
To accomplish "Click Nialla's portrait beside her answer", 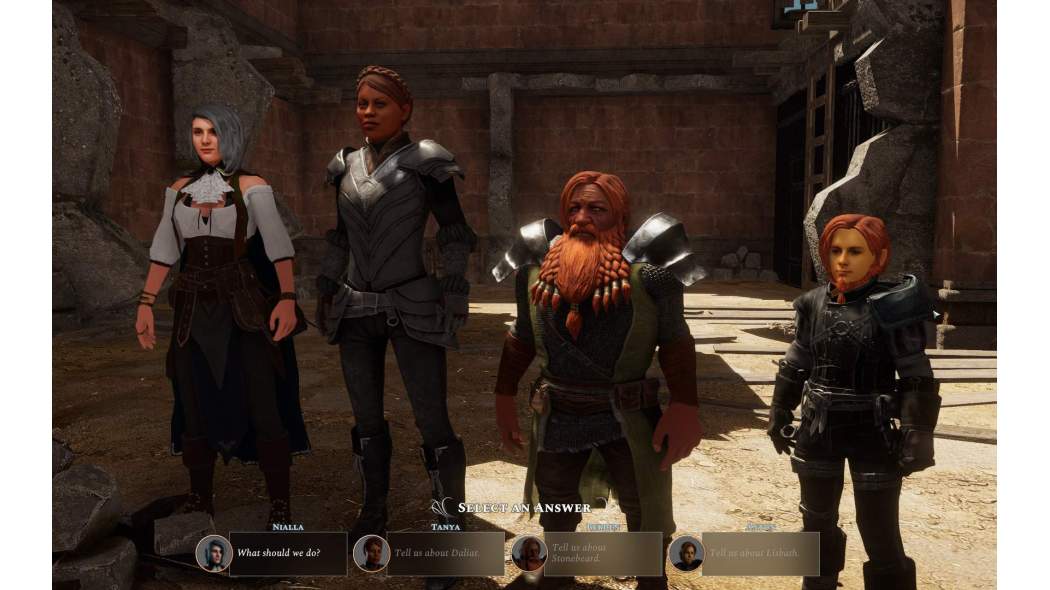I will [213, 553].
